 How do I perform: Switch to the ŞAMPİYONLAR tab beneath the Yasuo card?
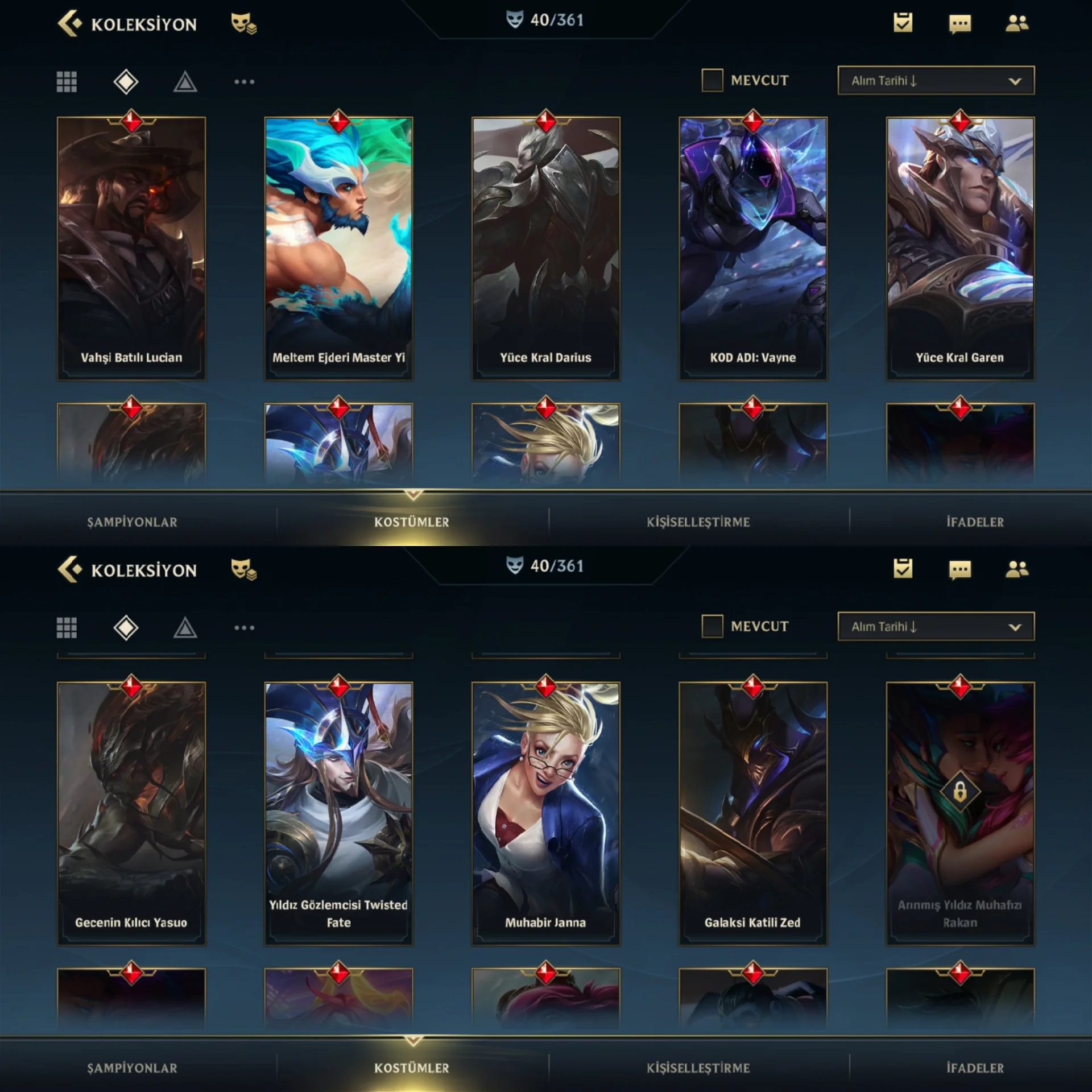tap(132, 1068)
